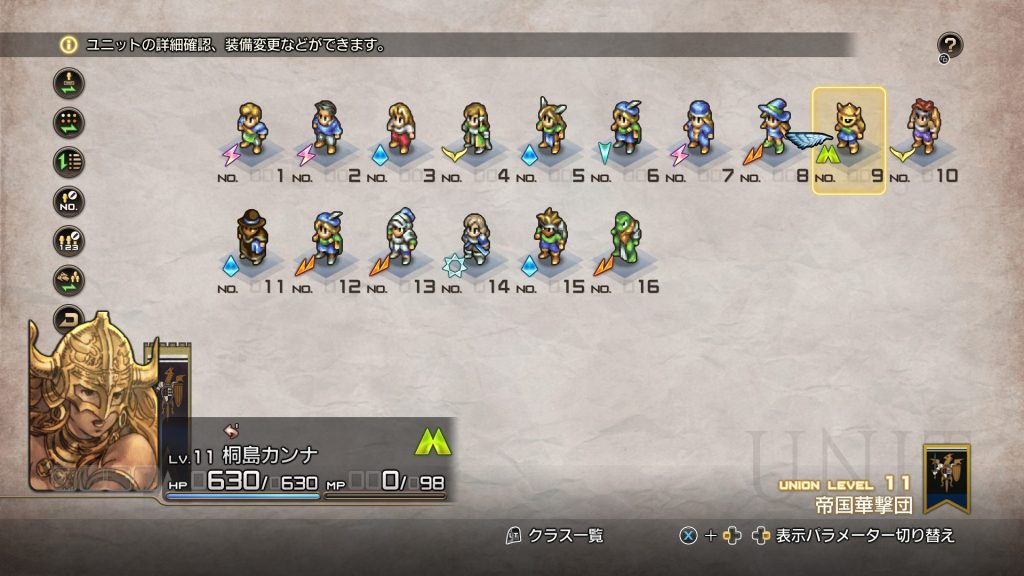The height and width of the screenshot is (576, 1024).
Task: Select the mounted unit exchange icon
Action: click(69, 280)
